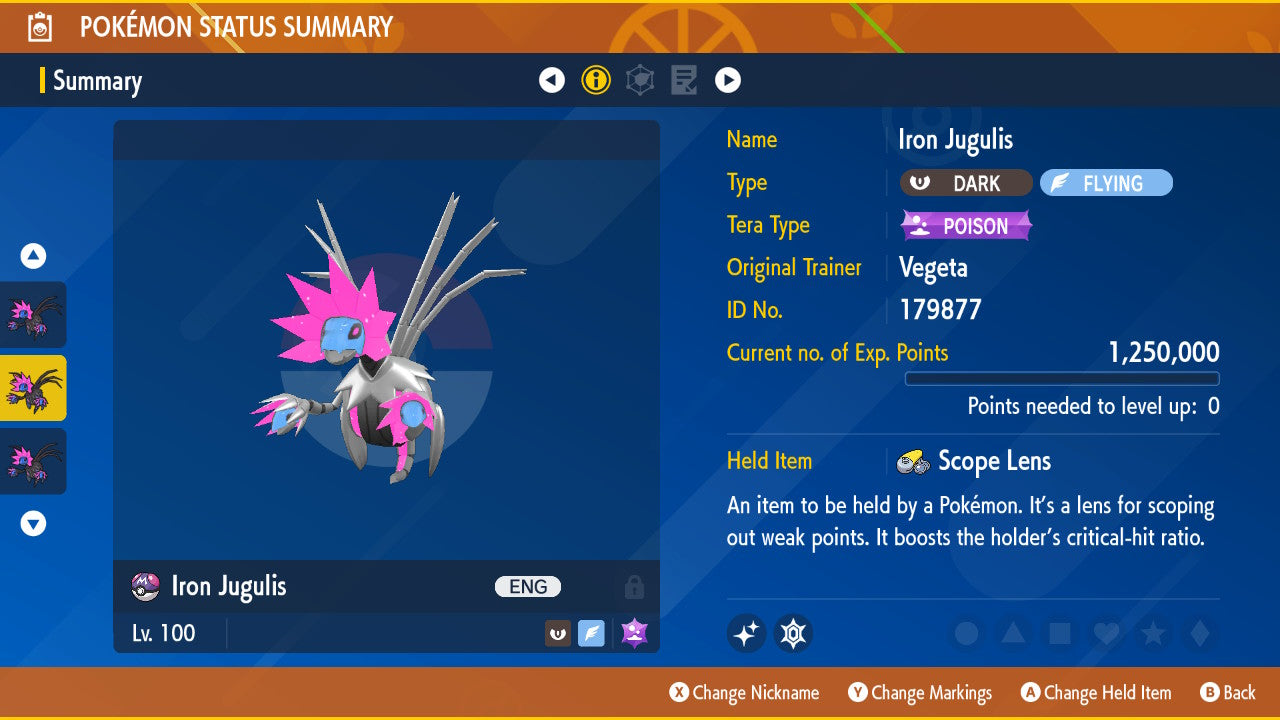Go to the previous summary page arrow
The image size is (1280, 720).
[x=552, y=80]
